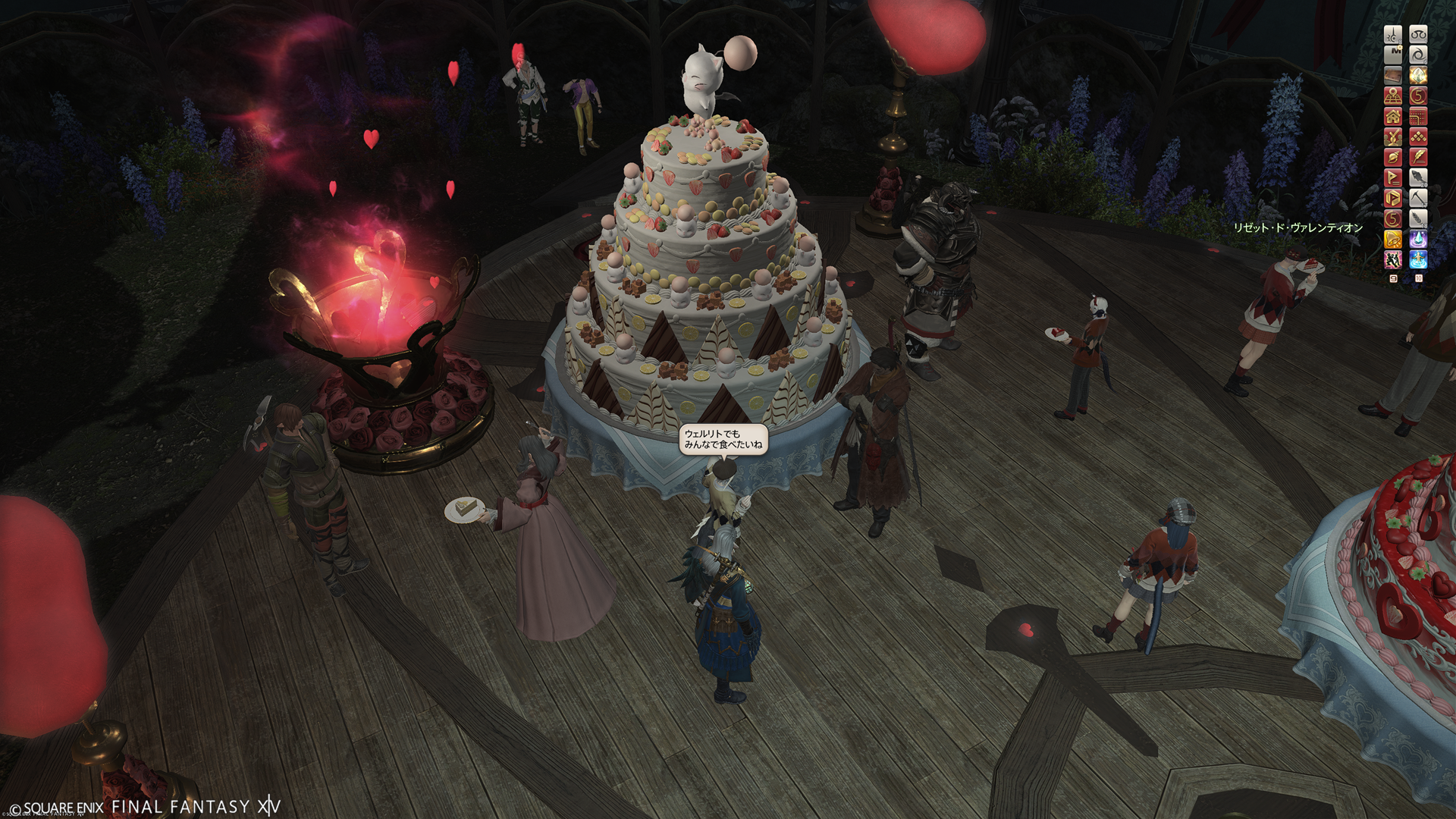This screenshot has width=1456, height=819.
Task: Click the crossed-out people icon
Action: [x=1393, y=136]
